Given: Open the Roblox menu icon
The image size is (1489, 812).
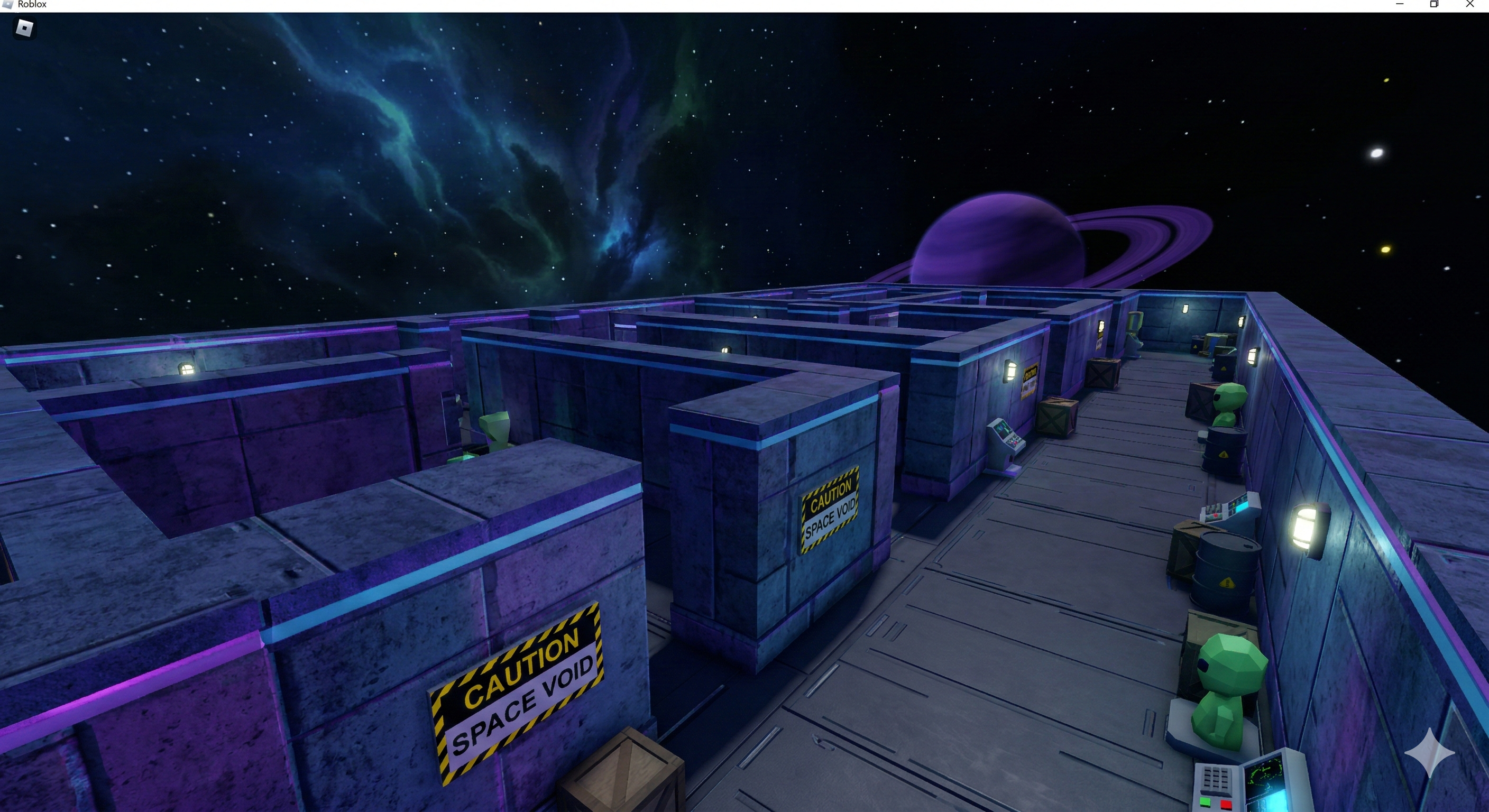Looking at the screenshot, I should [24, 27].
